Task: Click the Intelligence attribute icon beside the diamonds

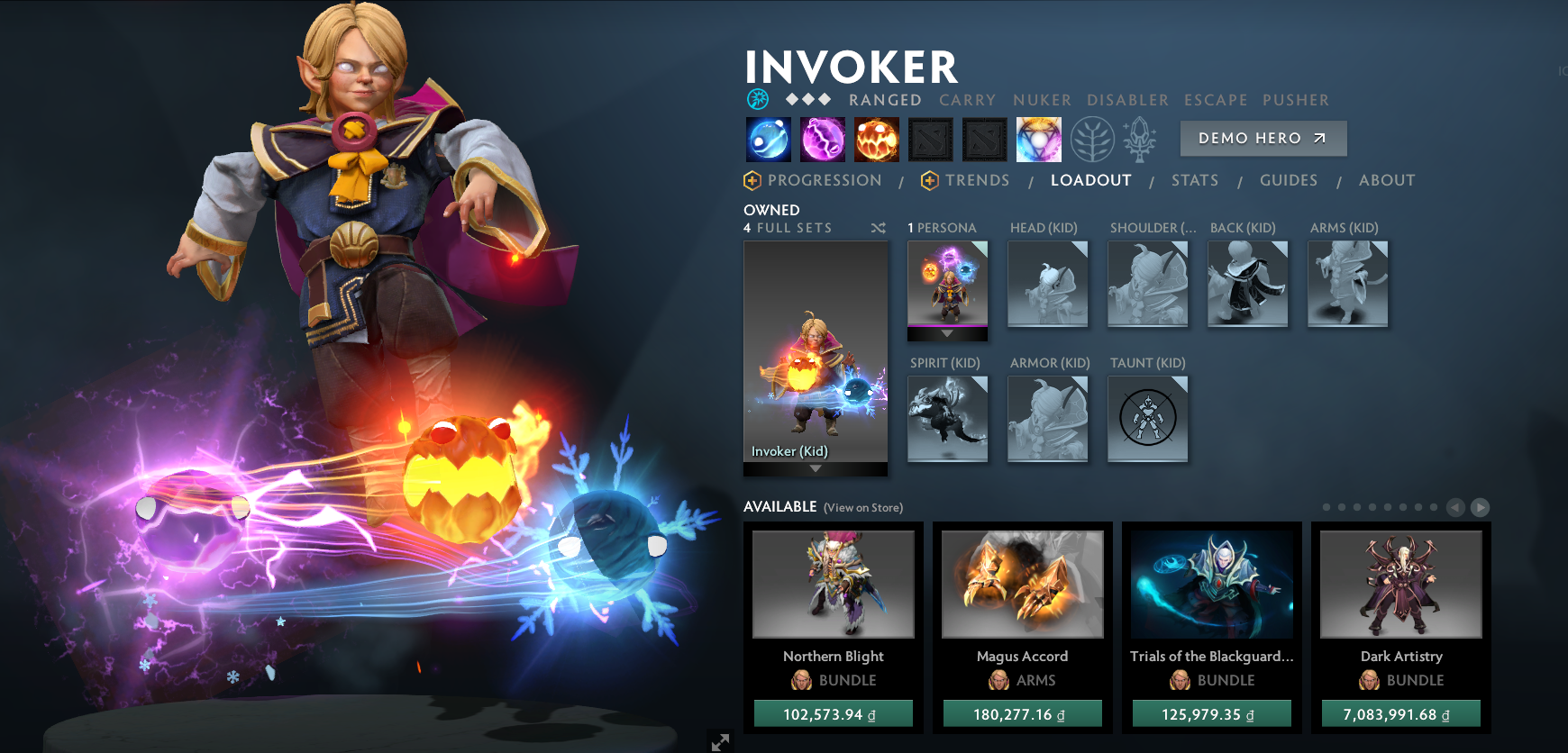Action: click(x=758, y=100)
